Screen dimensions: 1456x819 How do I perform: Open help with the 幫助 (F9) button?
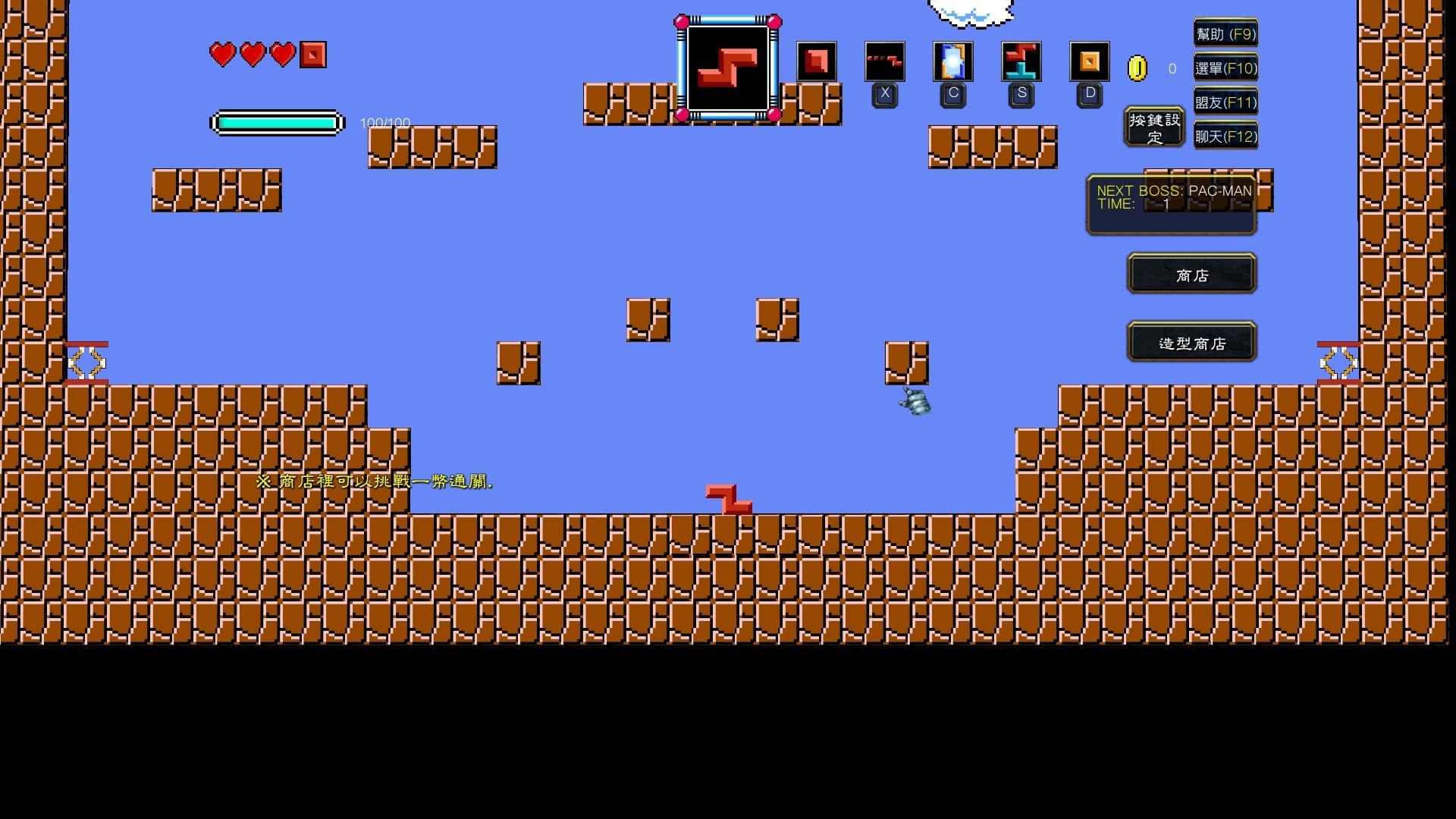click(1225, 34)
